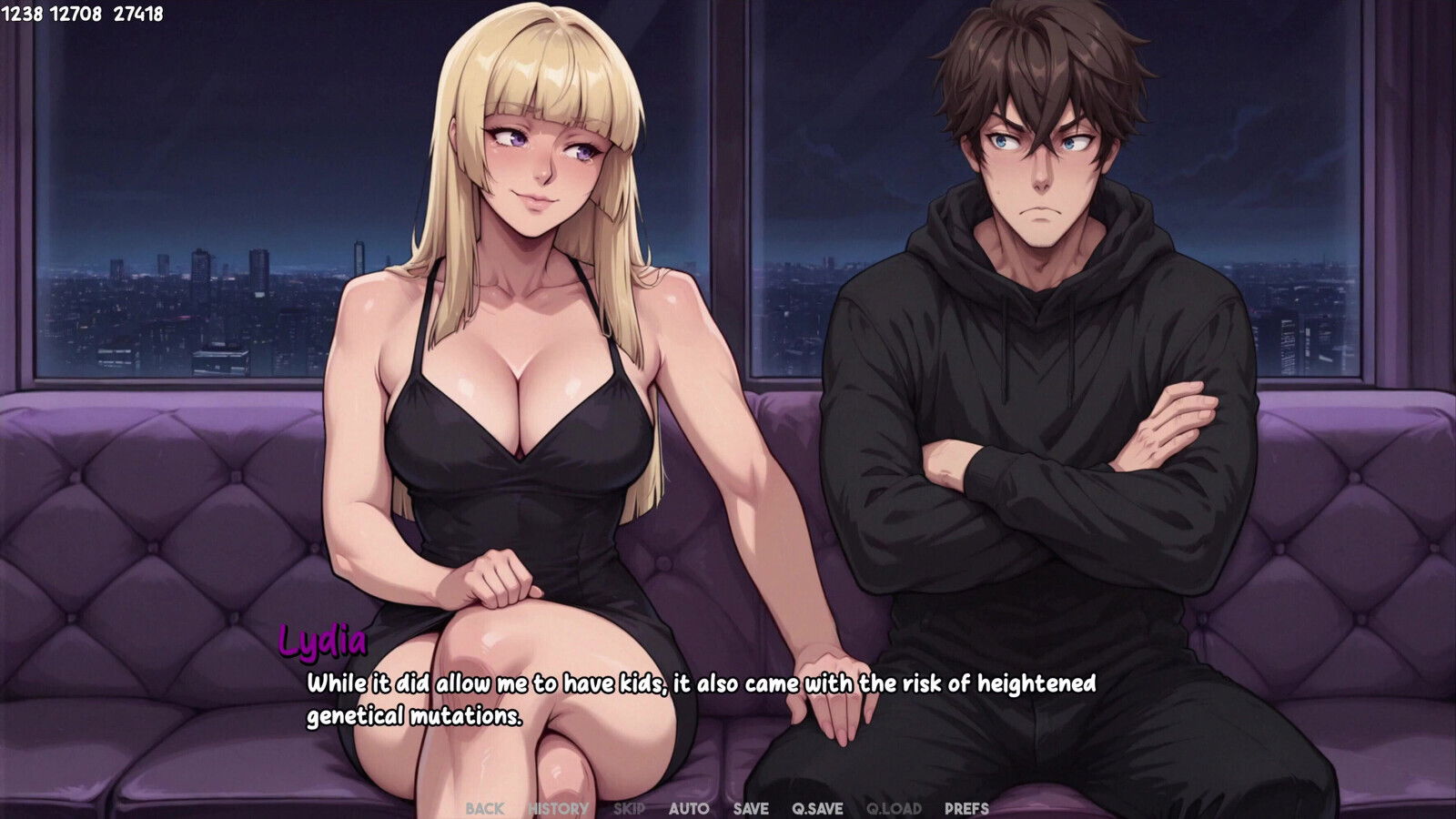Click the 1238 stat counter
The height and width of the screenshot is (819, 1456).
[x=21, y=13]
